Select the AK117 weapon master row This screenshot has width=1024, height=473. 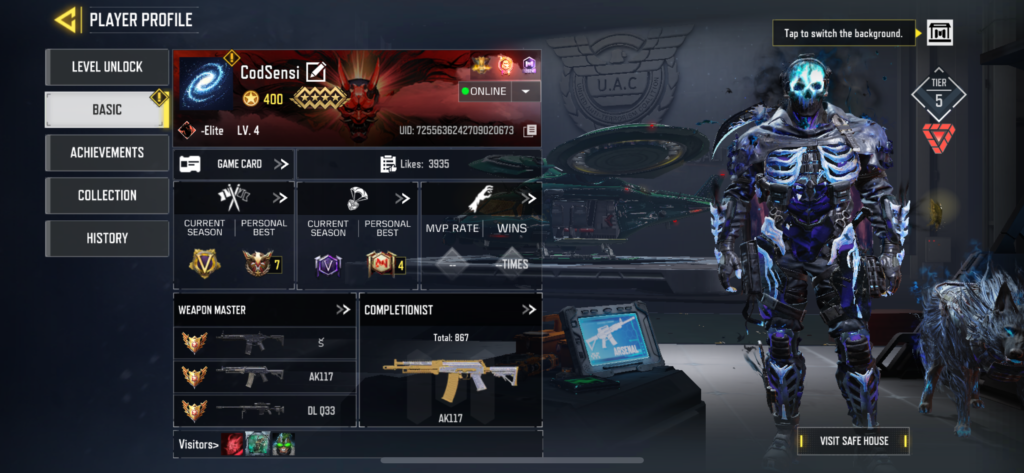(x=265, y=377)
